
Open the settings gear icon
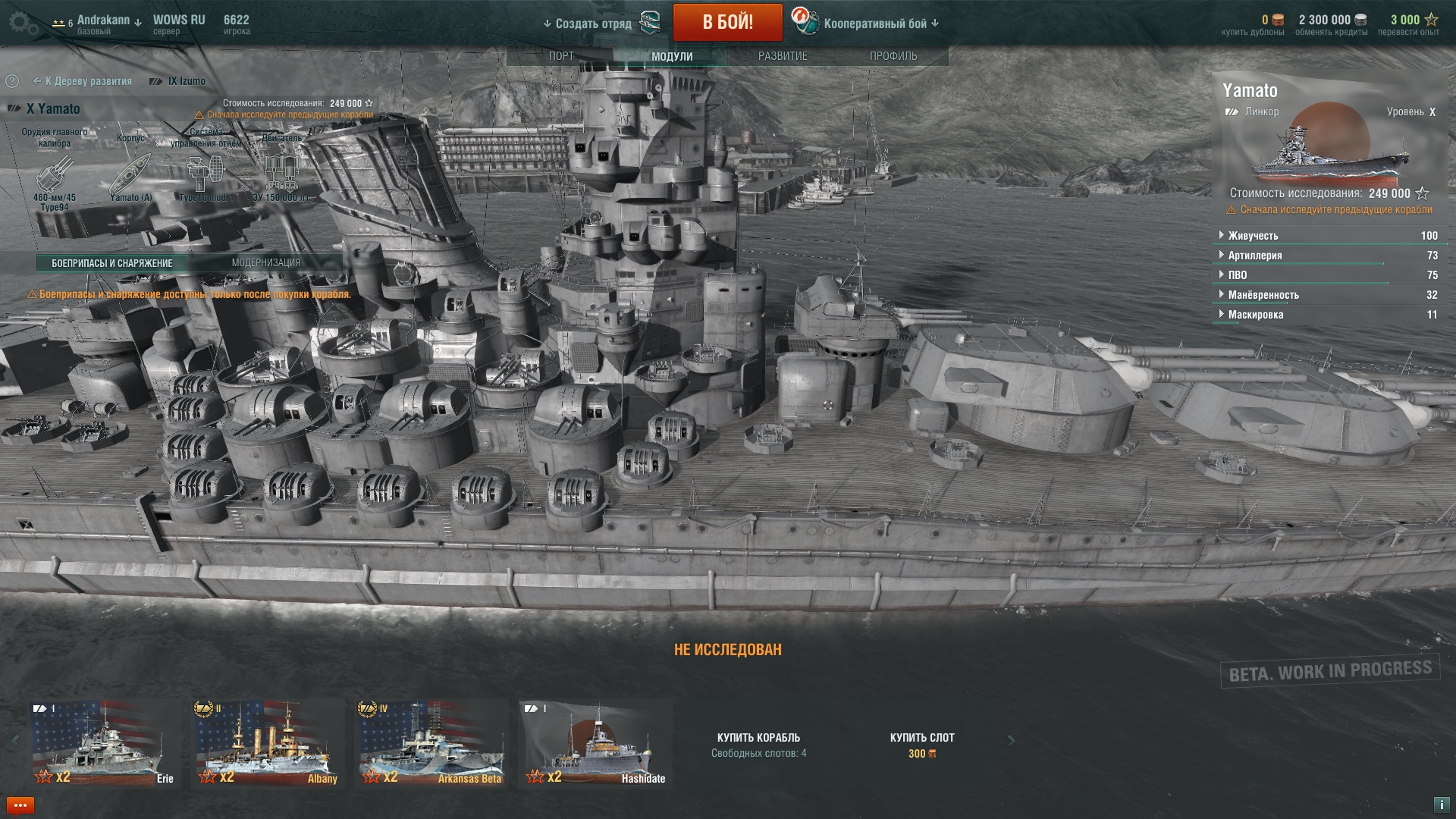pos(24,24)
